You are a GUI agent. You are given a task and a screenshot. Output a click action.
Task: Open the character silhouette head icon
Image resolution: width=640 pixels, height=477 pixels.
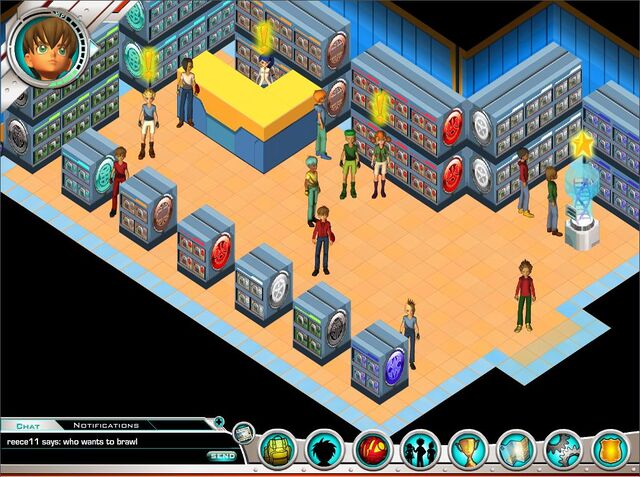[x=325, y=449]
